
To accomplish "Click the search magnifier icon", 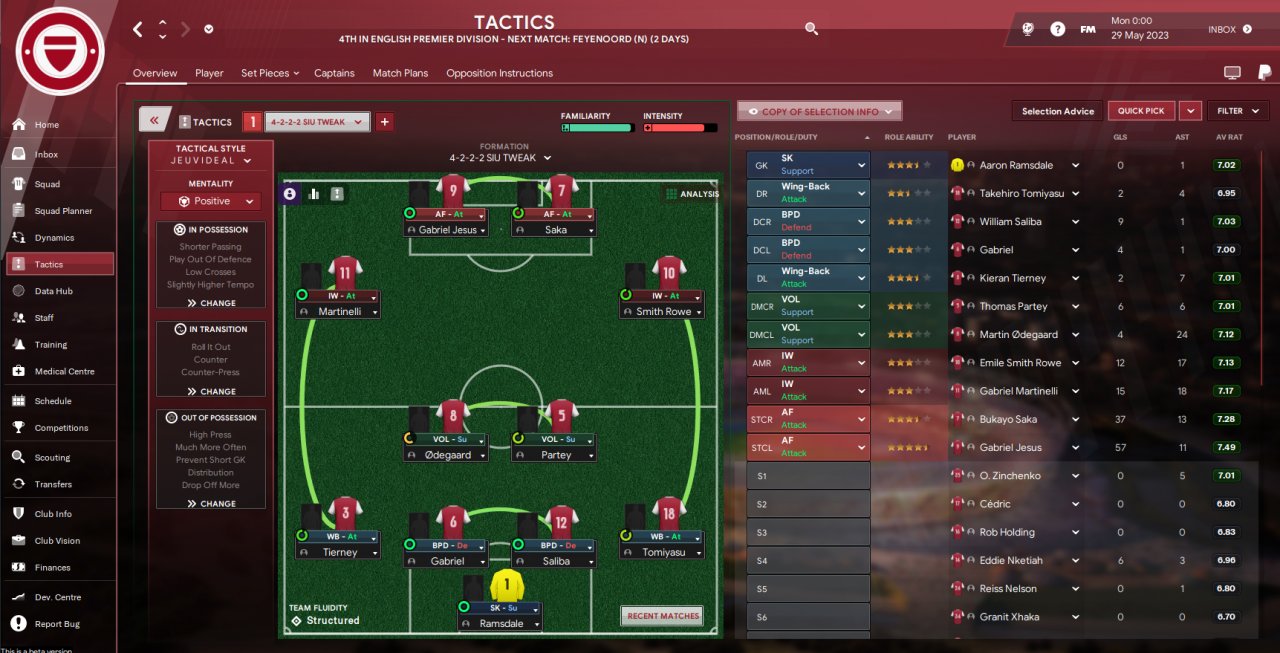I will pyautogui.click(x=812, y=29).
